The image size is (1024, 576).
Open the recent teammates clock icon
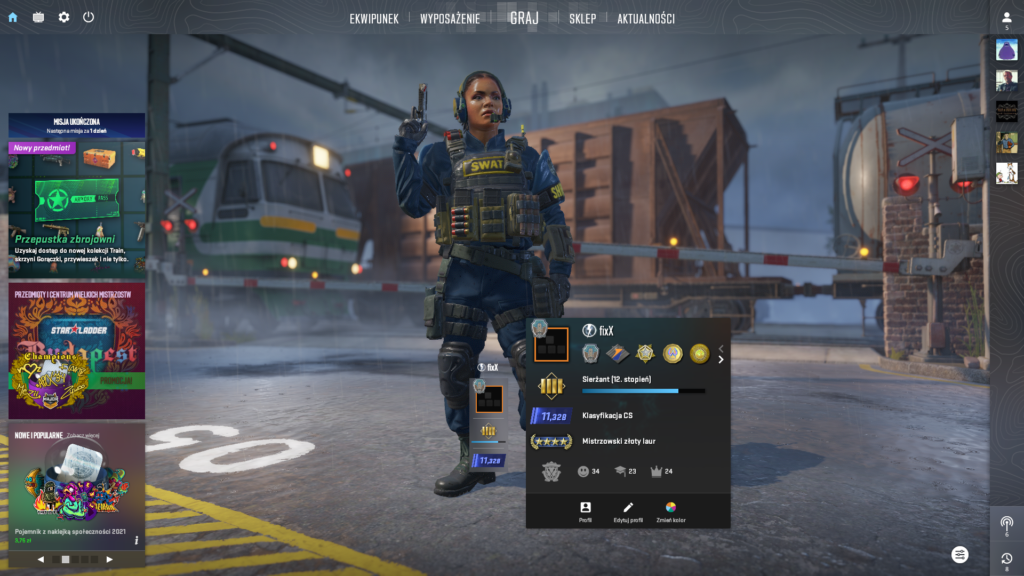1006,559
